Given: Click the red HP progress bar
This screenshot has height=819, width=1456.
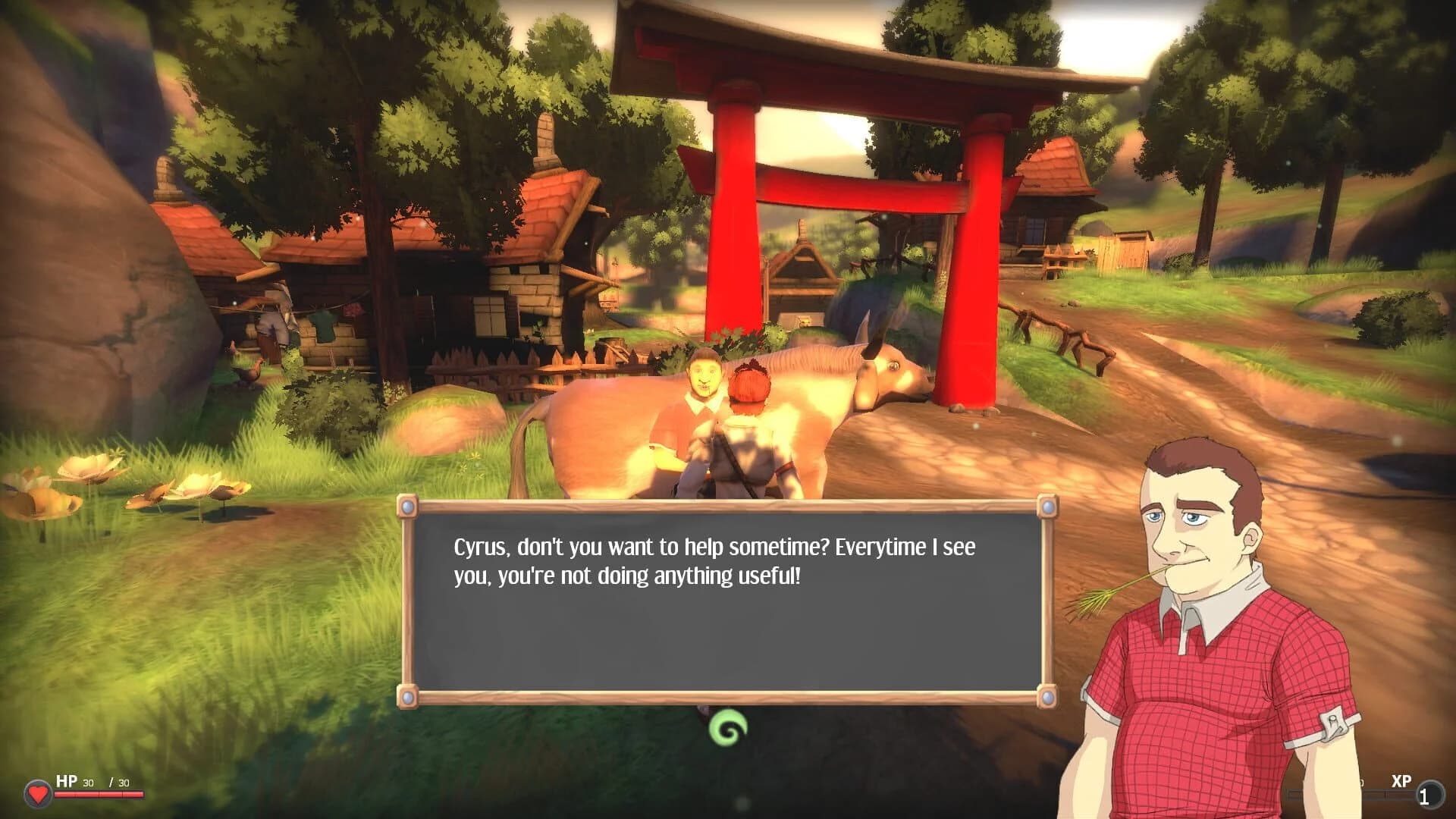Looking at the screenshot, I should coord(99,794).
